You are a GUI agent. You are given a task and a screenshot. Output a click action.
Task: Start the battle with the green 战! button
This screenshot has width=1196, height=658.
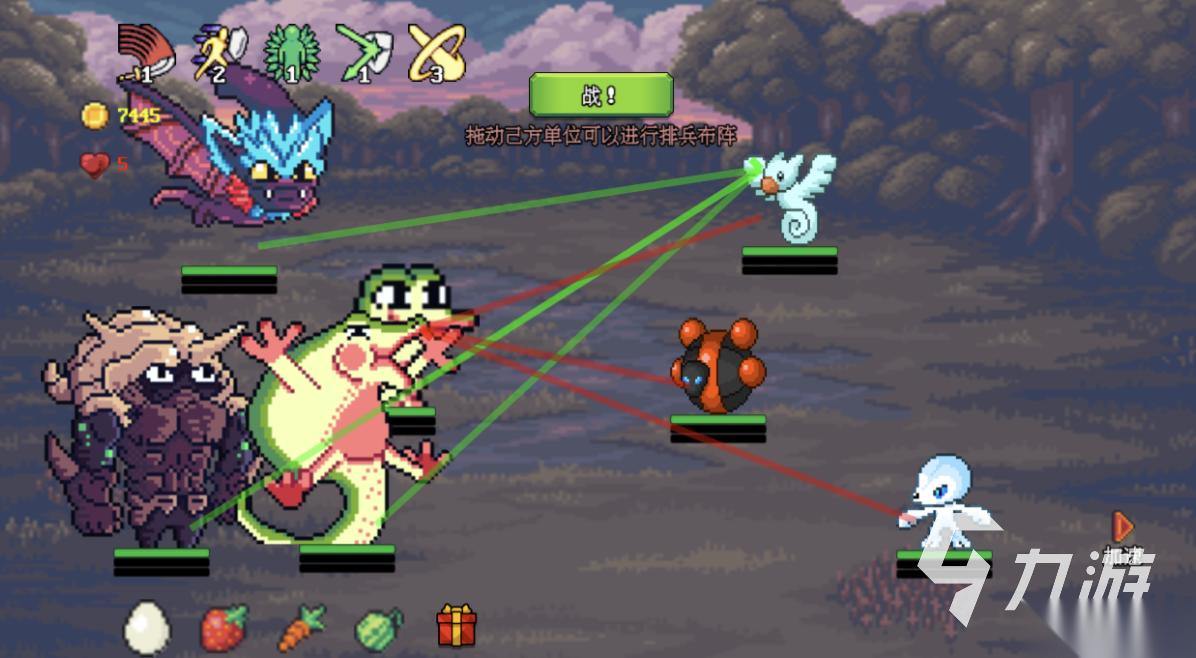coord(601,96)
